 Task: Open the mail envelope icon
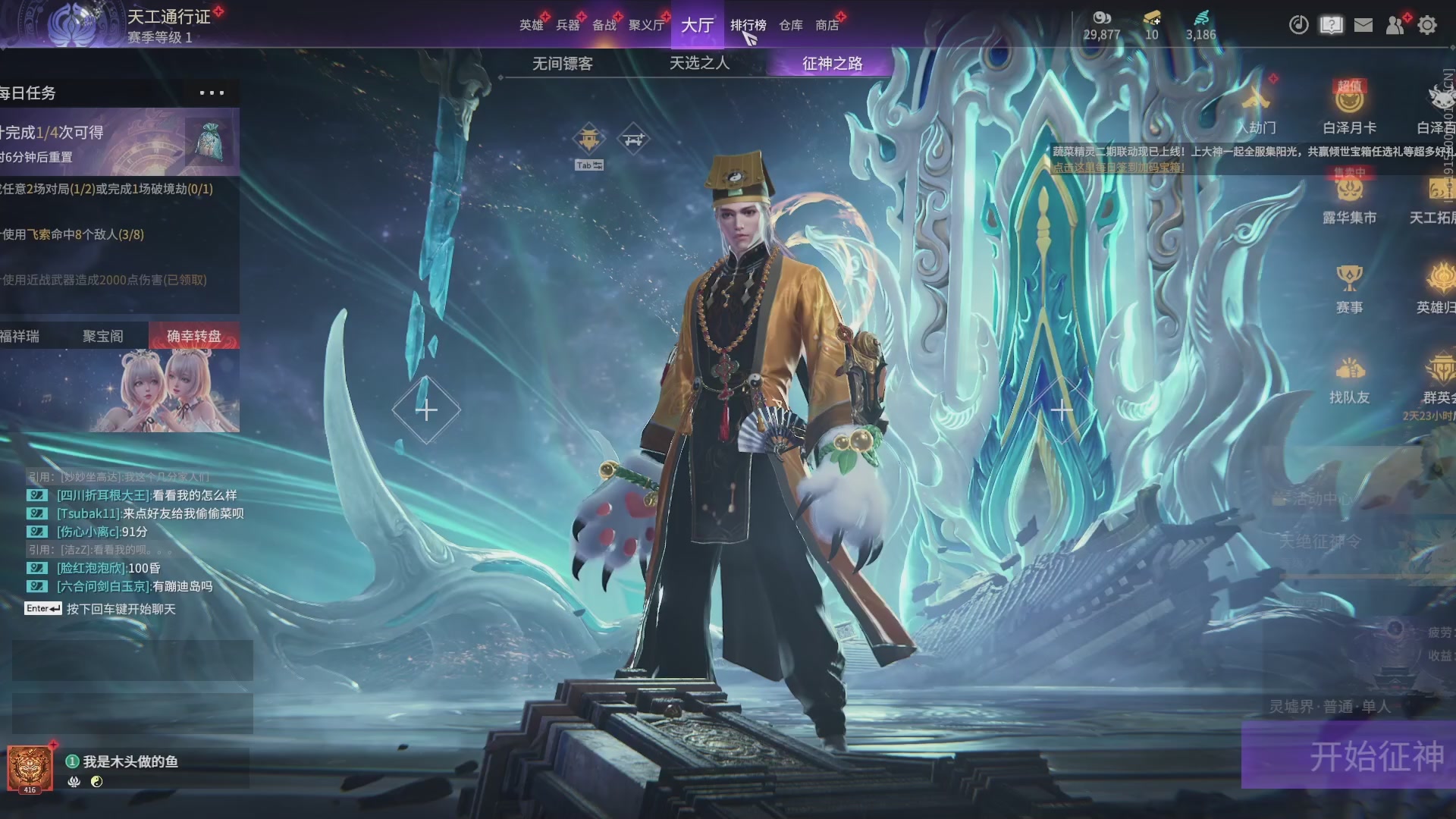(x=1363, y=25)
